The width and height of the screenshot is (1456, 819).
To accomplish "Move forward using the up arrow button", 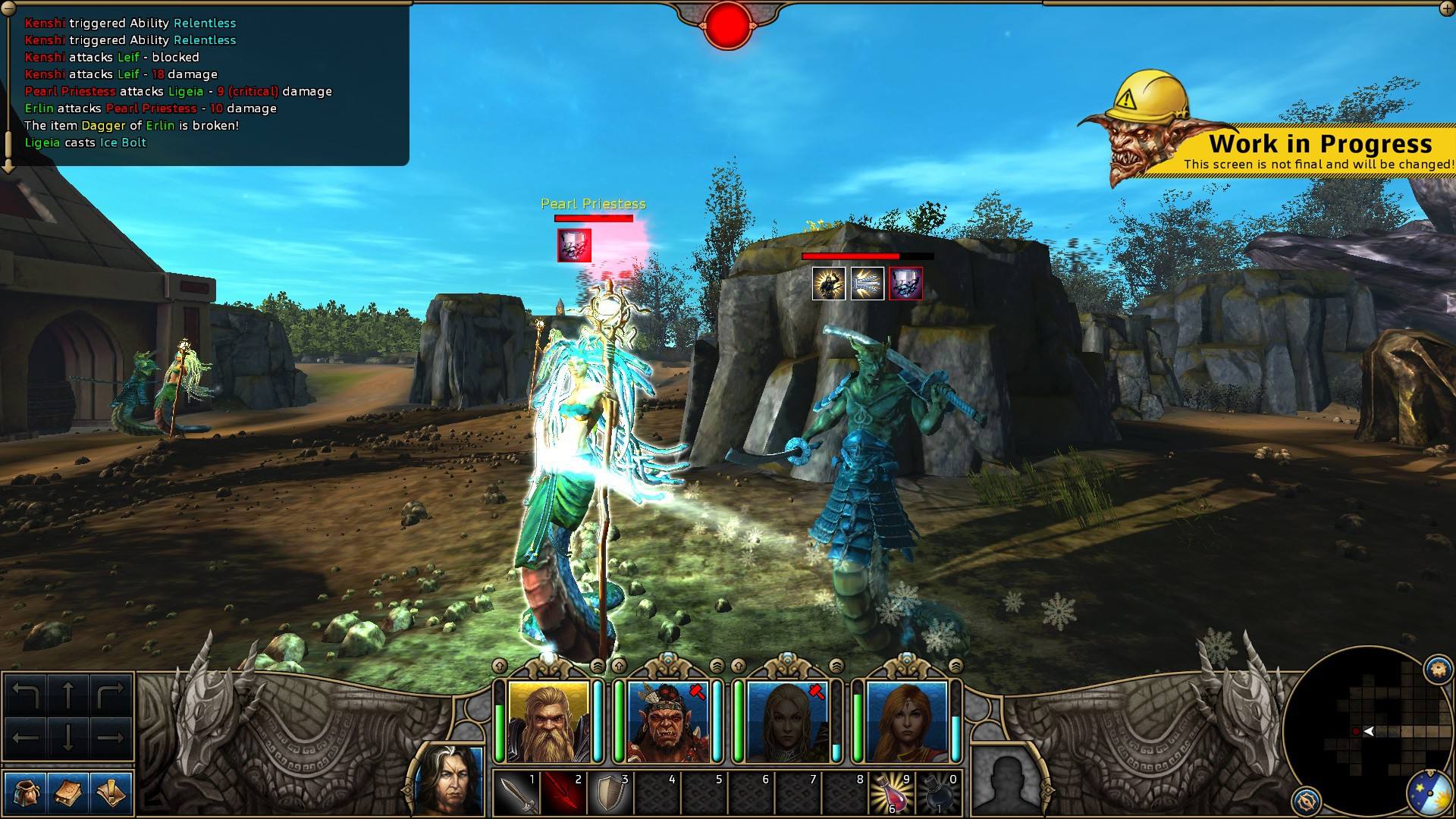I will tap(68, 695).
